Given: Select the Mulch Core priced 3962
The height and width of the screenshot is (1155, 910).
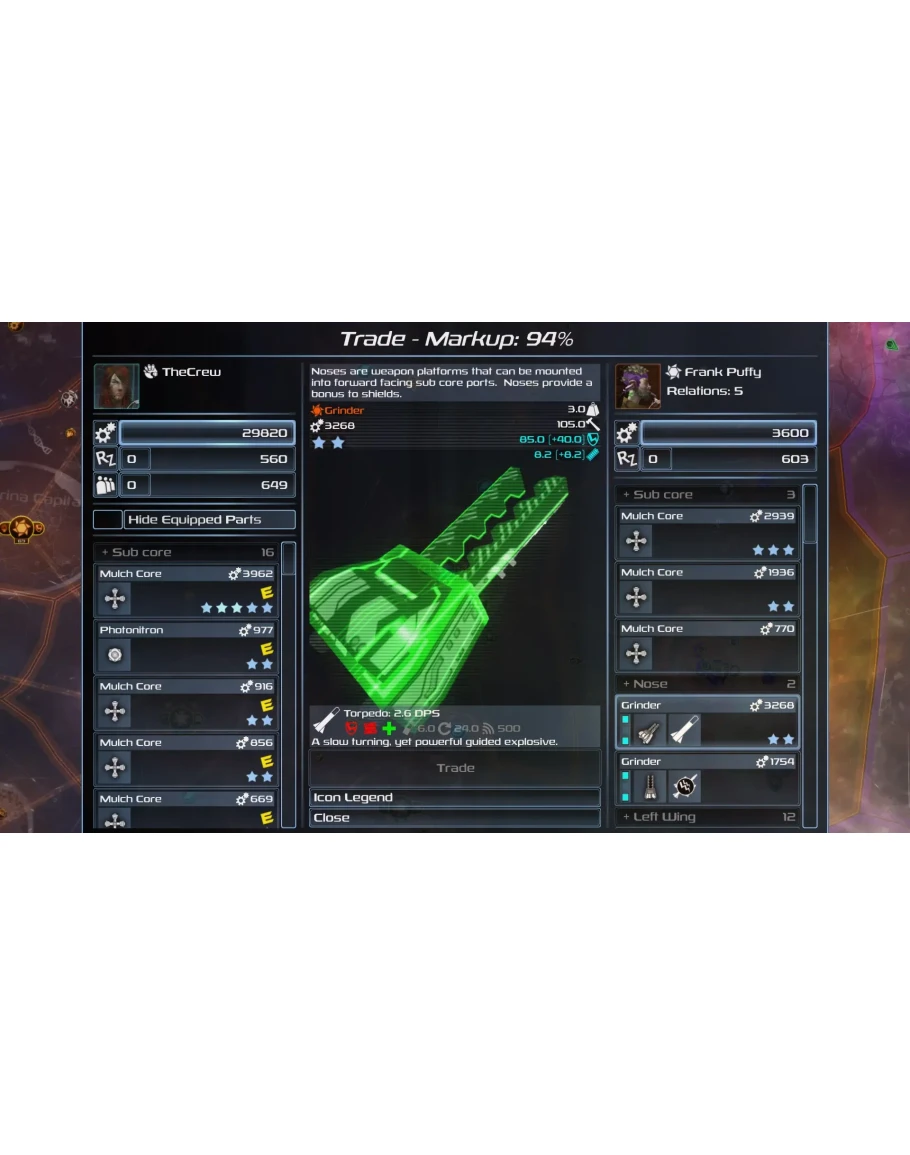Looking at the screenshot, I should [x=186, y=591].
